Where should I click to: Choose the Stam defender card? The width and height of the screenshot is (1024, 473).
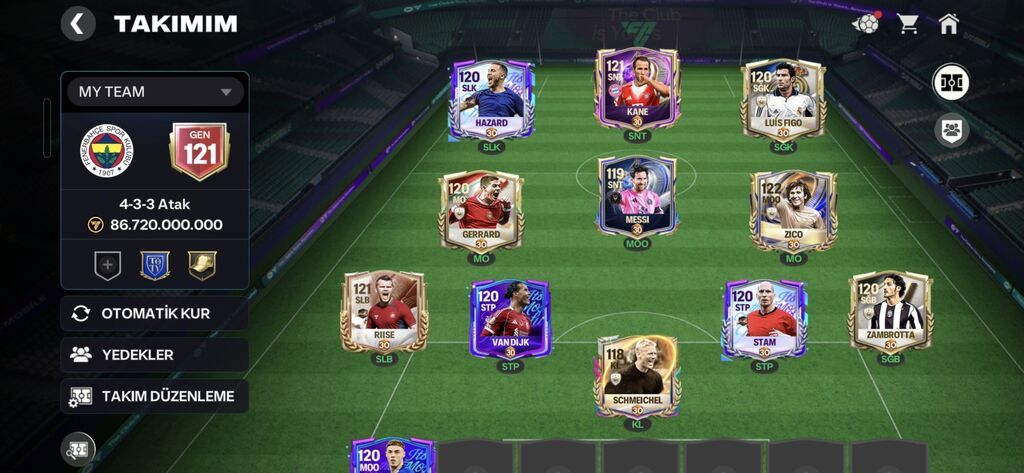pyautogui.click(x=764, y=320)
